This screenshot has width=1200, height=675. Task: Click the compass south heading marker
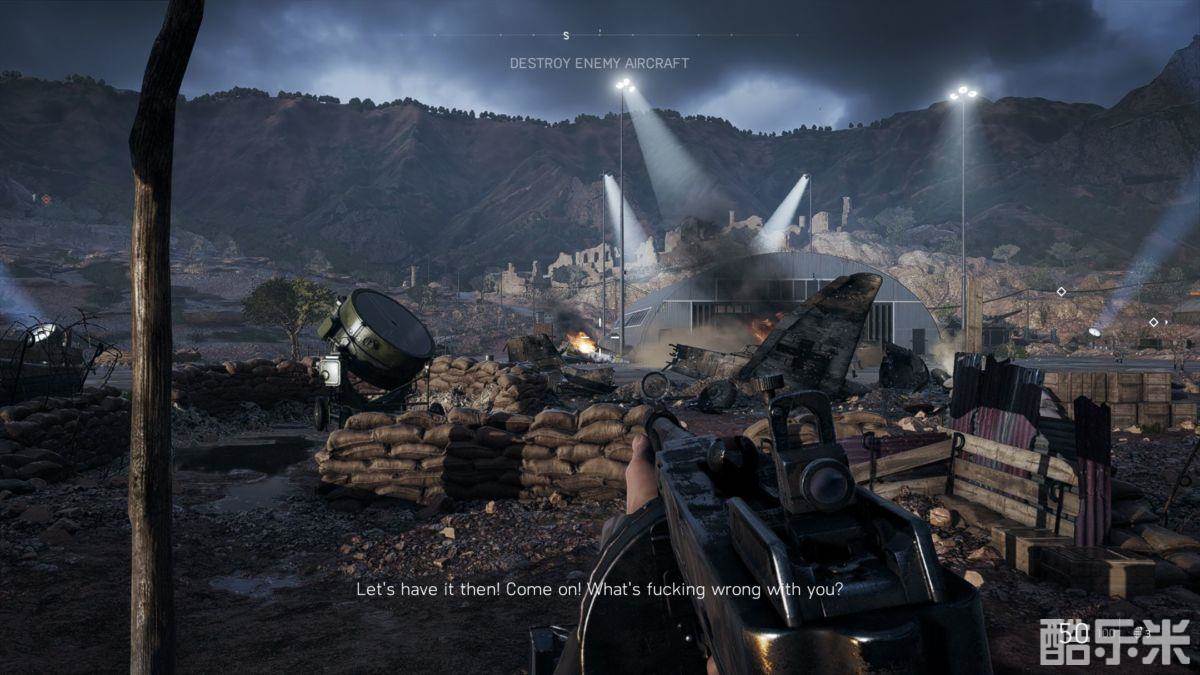coord(566,36)
